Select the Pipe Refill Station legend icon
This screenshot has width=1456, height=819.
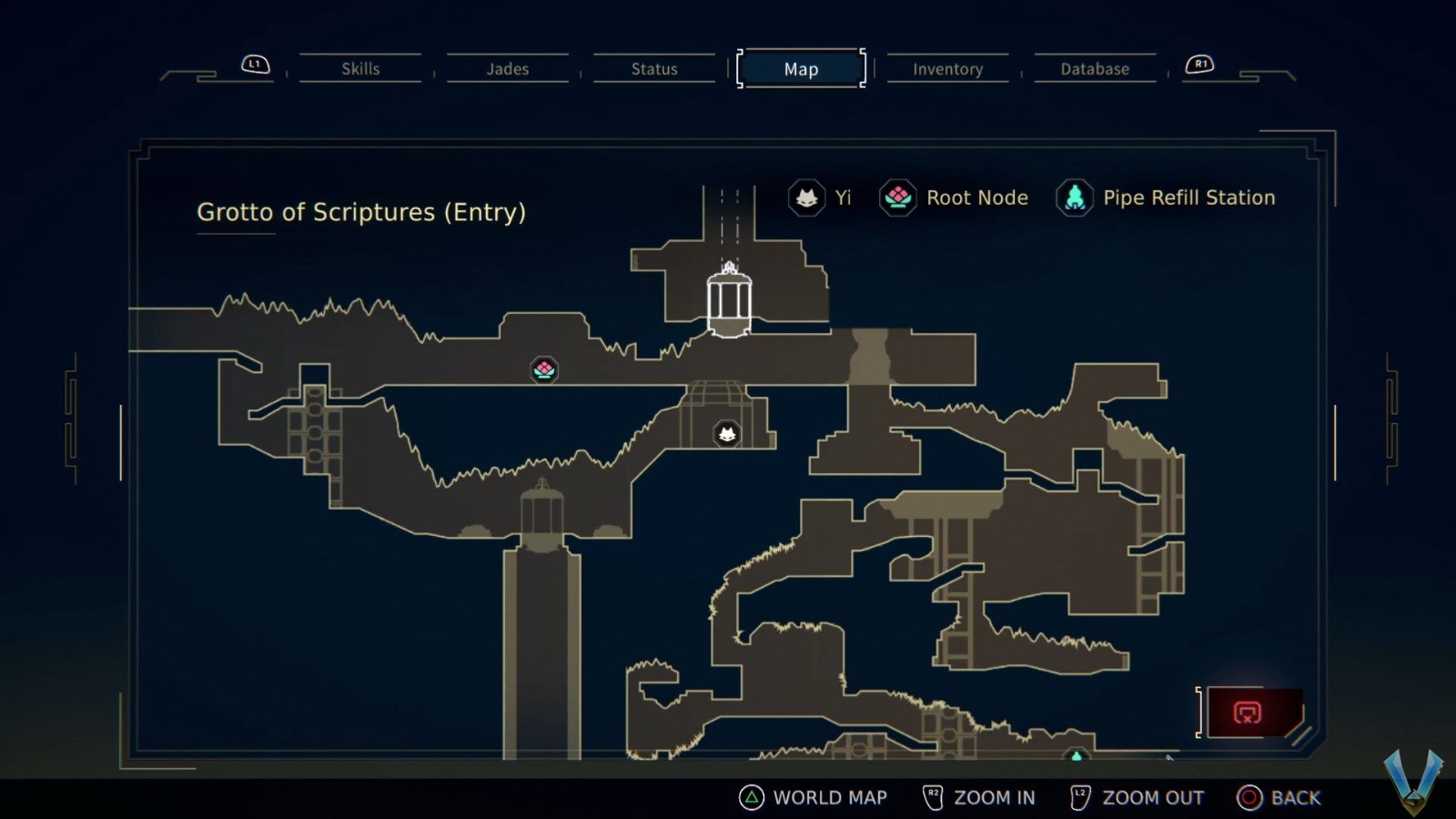(x=1074, y=197)
